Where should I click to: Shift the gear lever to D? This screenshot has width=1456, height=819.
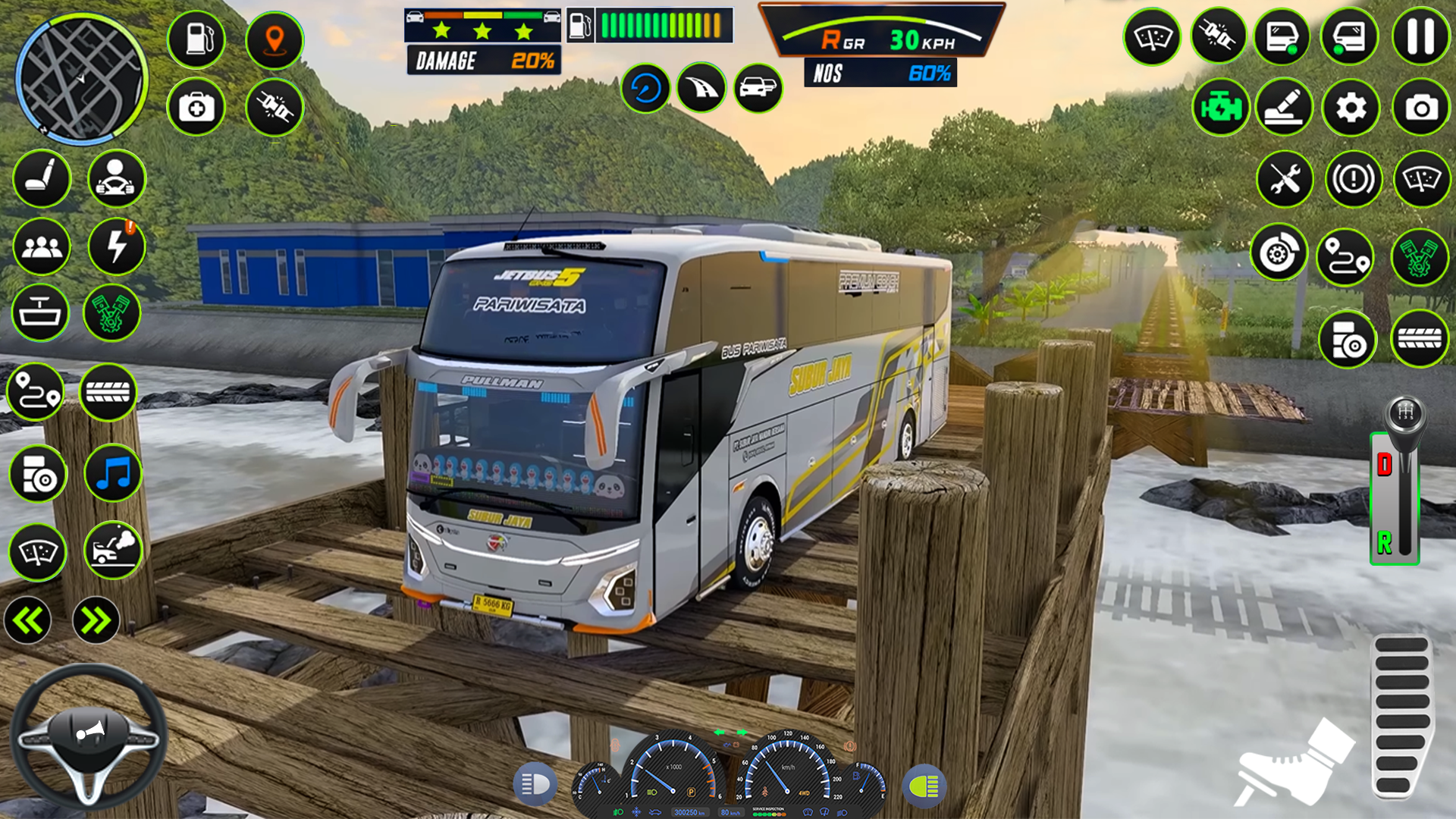1385,464
